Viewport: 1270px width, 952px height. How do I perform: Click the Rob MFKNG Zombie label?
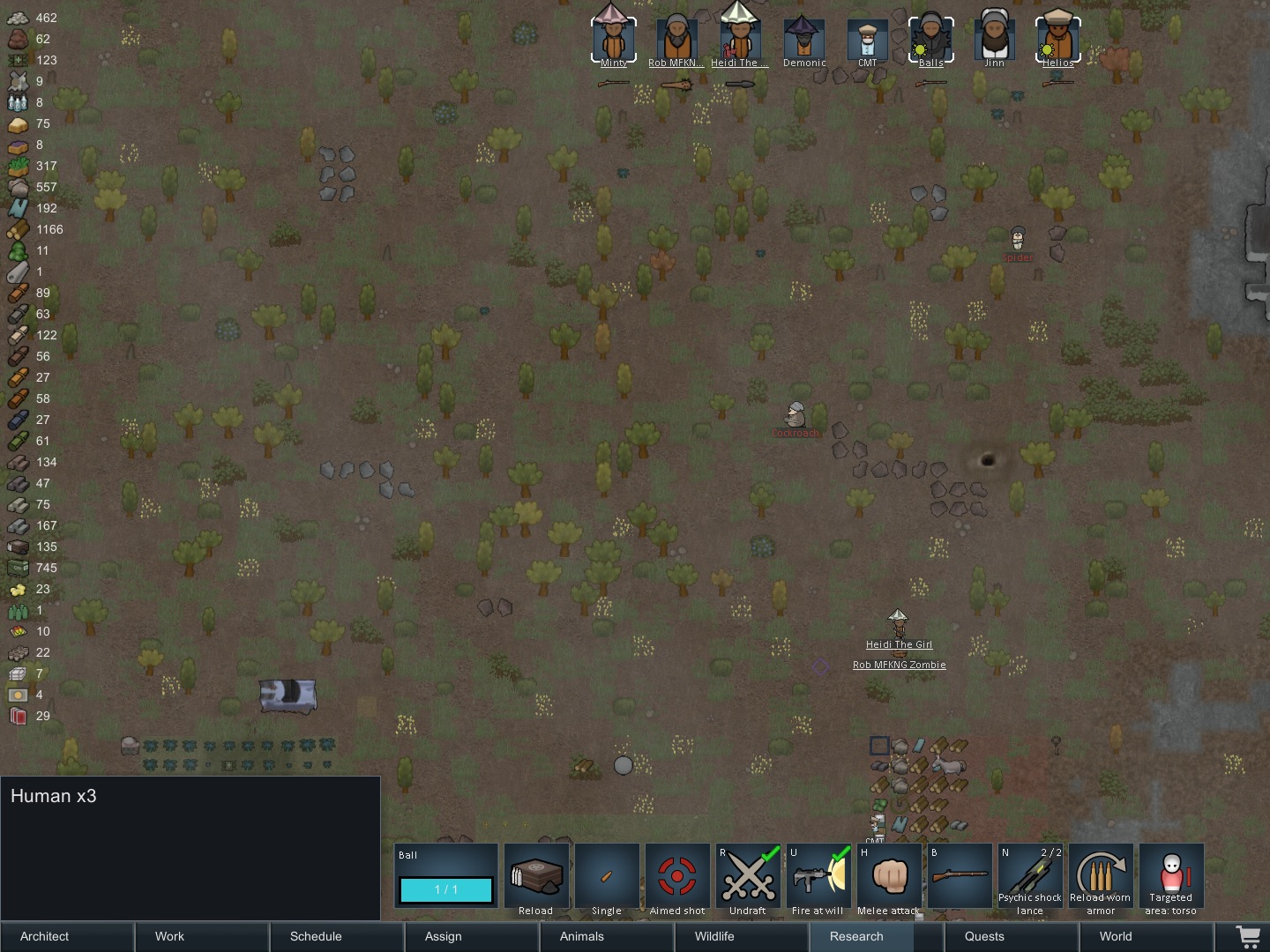click(900, 665)
